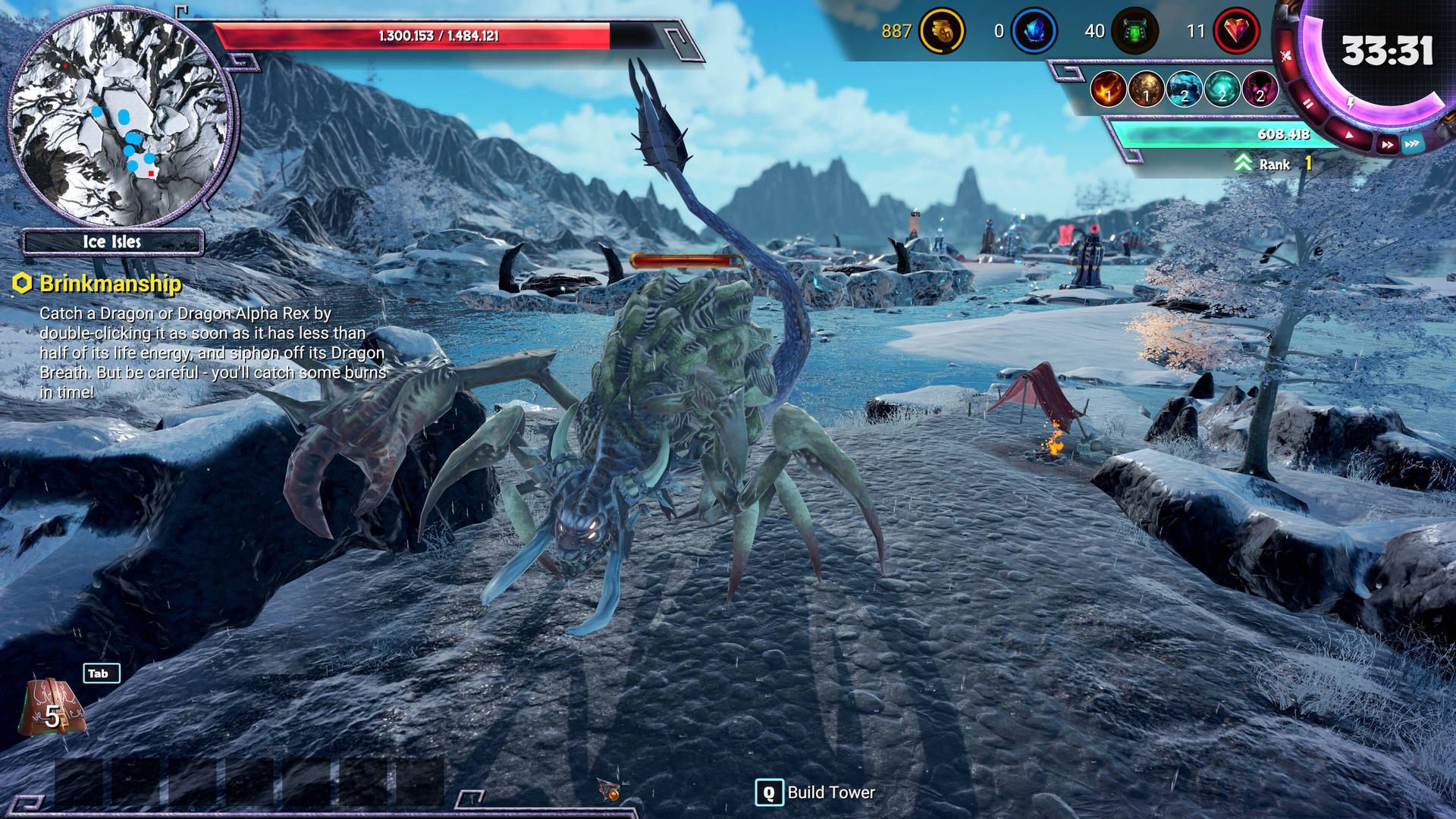The width and height of the screenshot is (1456, 819).
Task: Set triple speed with the three-arrow button
Action: point(1412,143)
